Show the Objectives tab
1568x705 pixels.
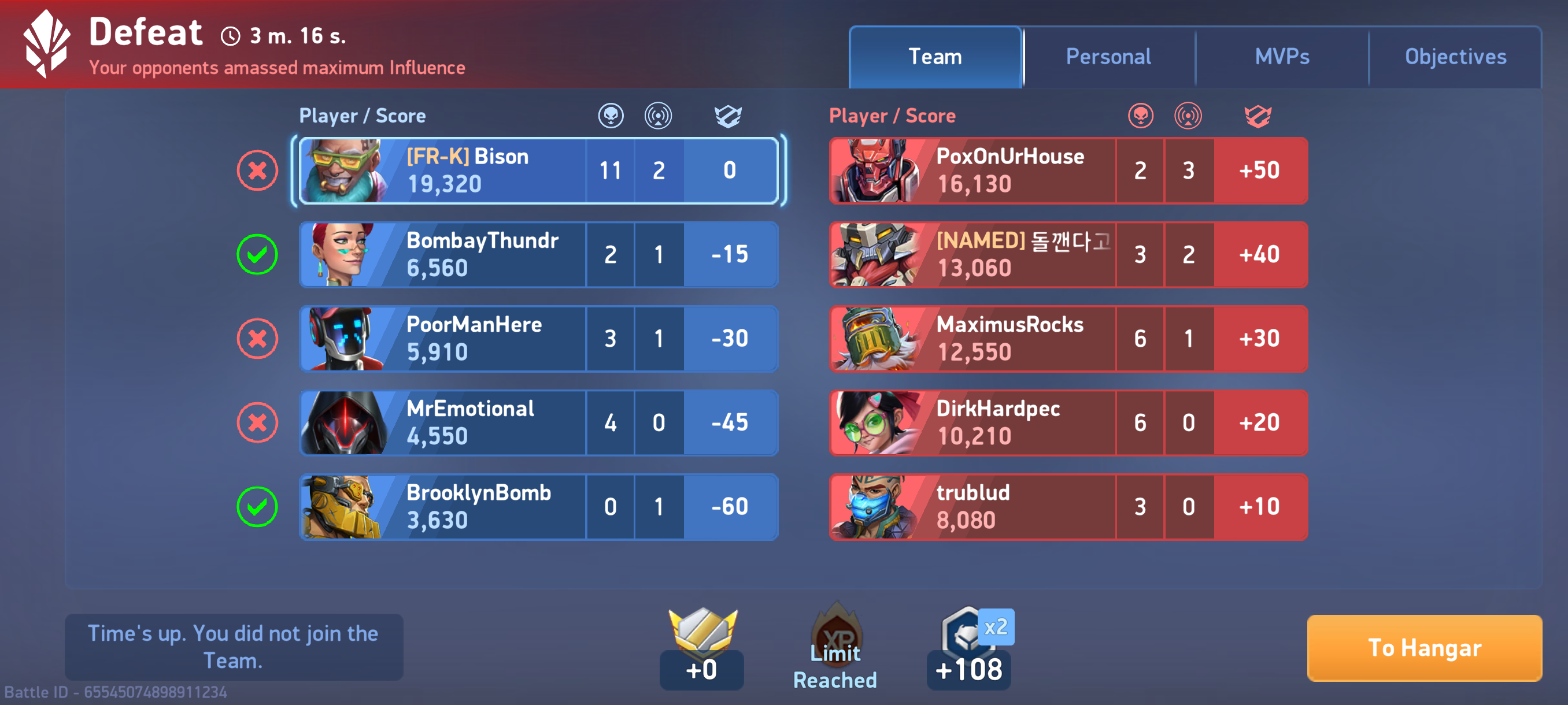1455,57
